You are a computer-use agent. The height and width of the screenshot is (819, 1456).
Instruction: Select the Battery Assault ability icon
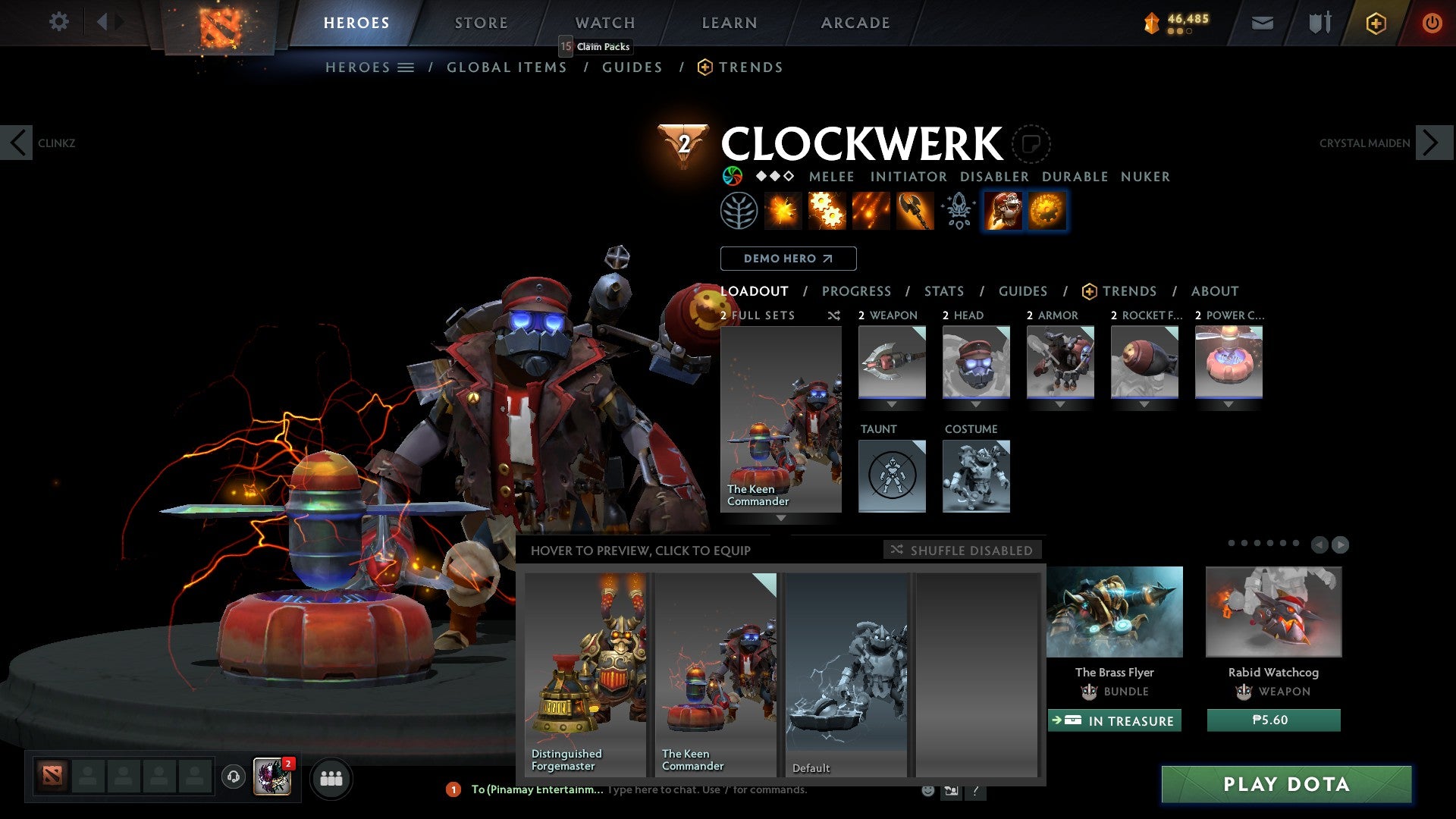[x=784, y=212]
